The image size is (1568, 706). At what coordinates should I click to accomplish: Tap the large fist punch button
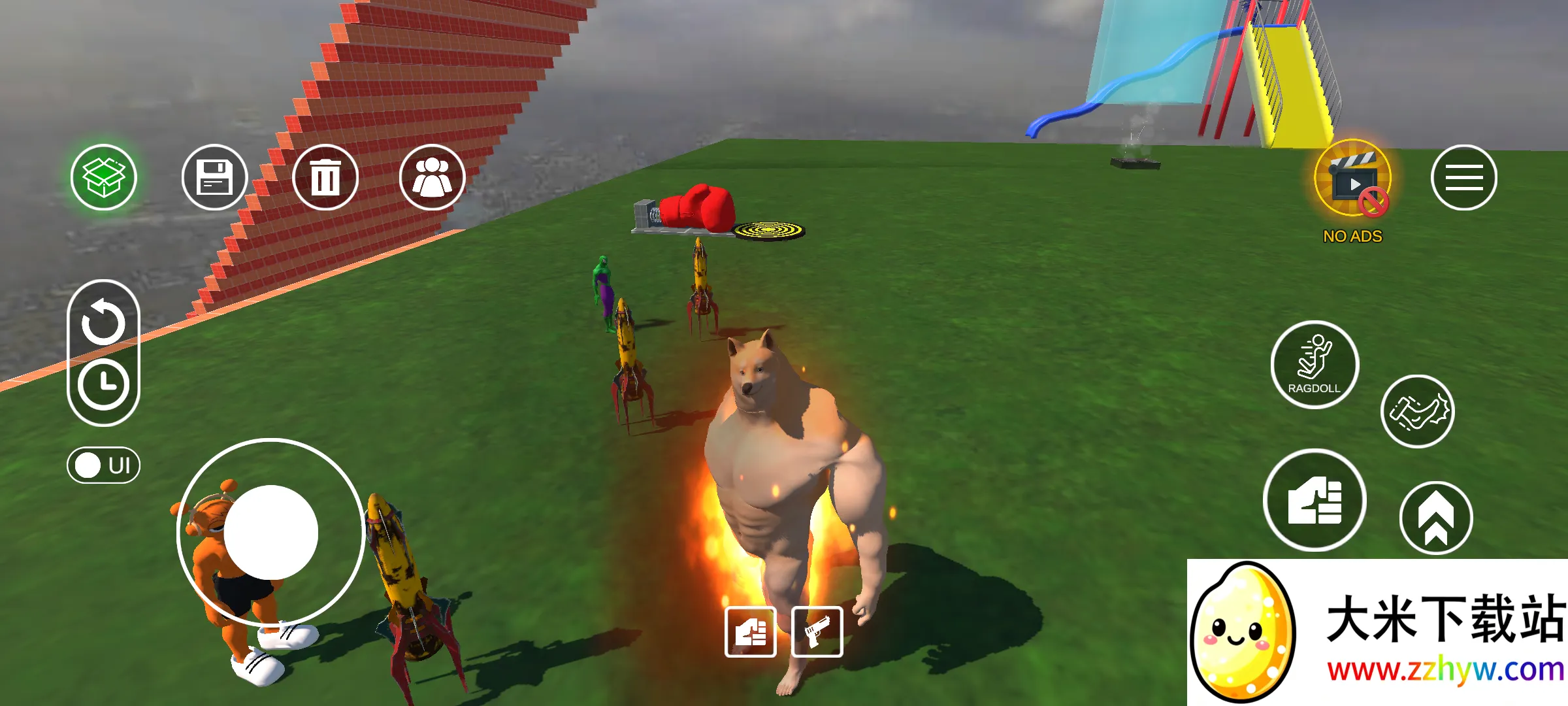tap(1315, 501)
